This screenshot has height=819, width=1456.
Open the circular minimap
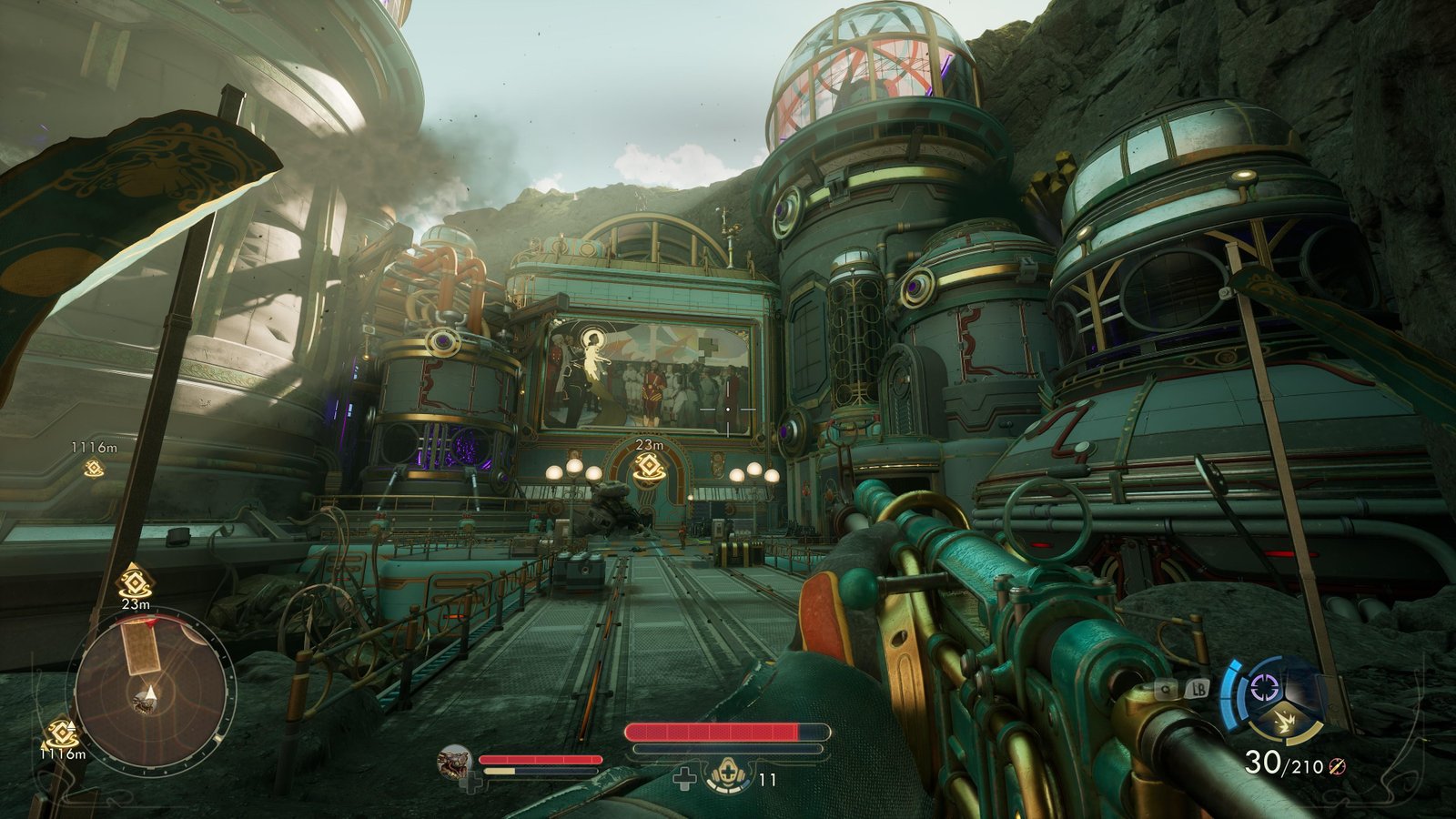(151, 692)
